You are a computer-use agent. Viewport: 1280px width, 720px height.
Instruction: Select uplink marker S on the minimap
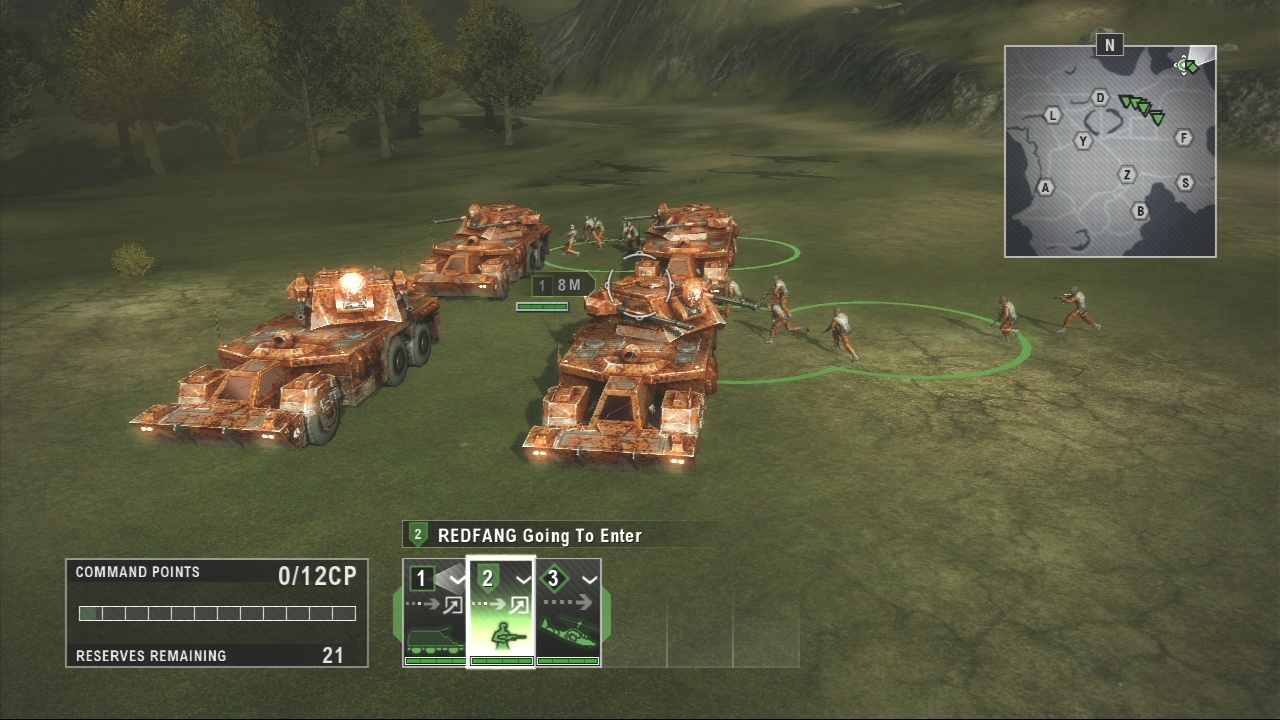point(1185,182)
